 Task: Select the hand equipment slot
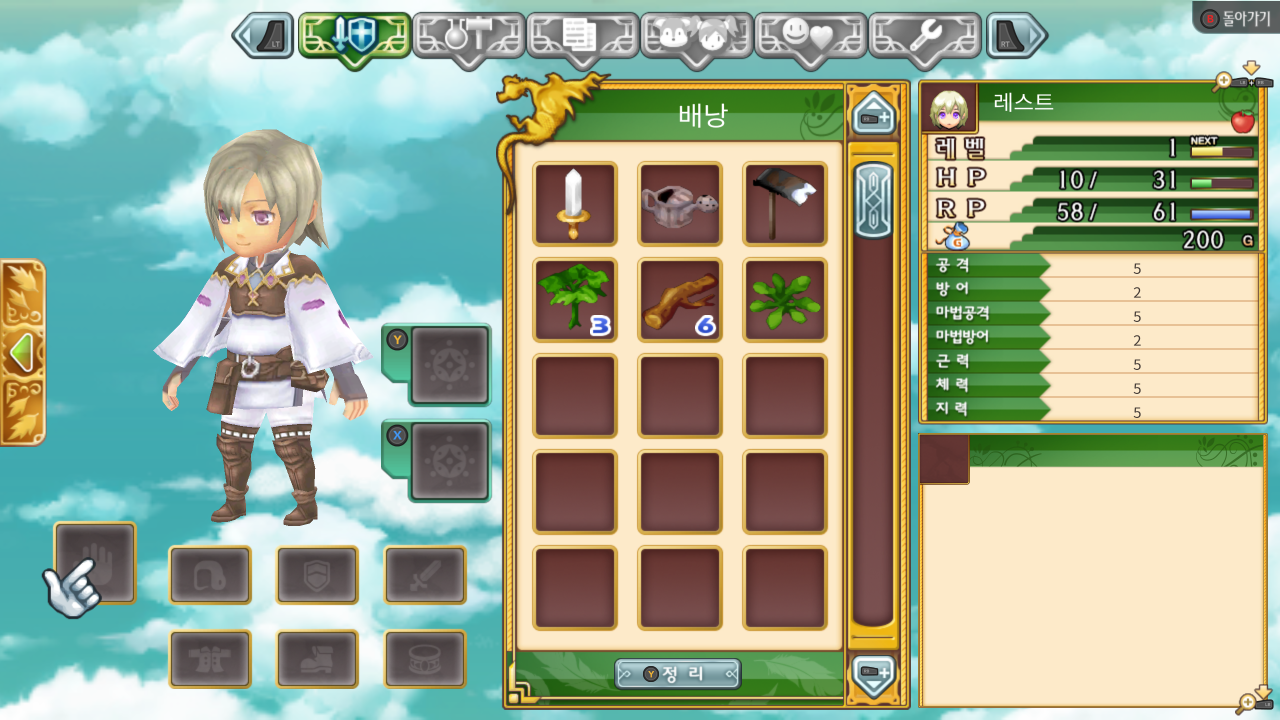[x=95, y=562]
